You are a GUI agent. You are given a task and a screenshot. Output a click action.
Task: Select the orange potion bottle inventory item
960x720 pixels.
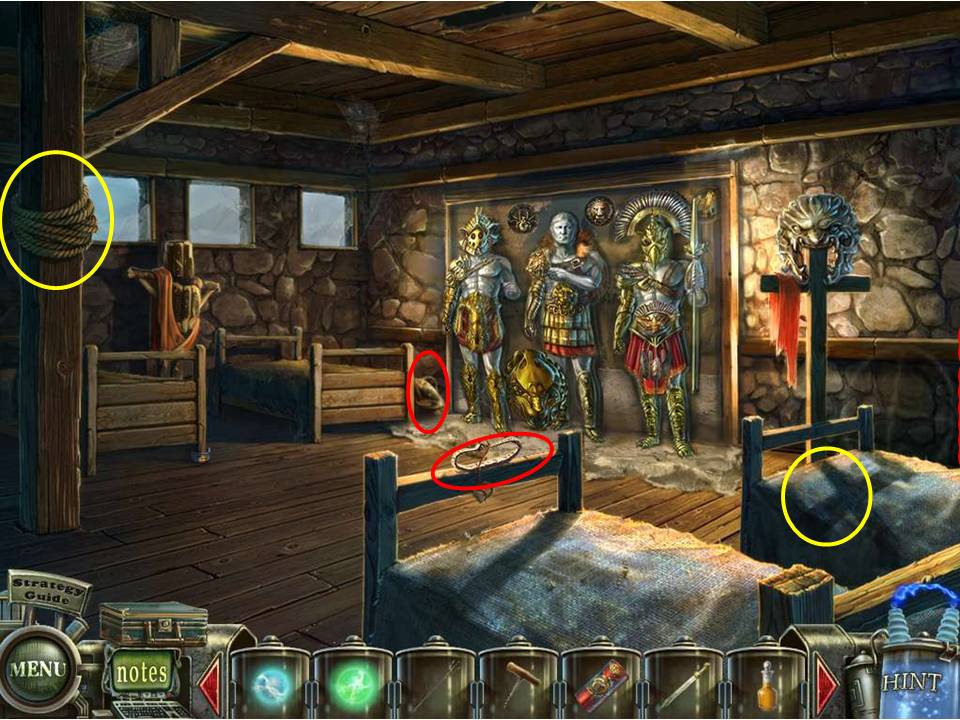766,685
